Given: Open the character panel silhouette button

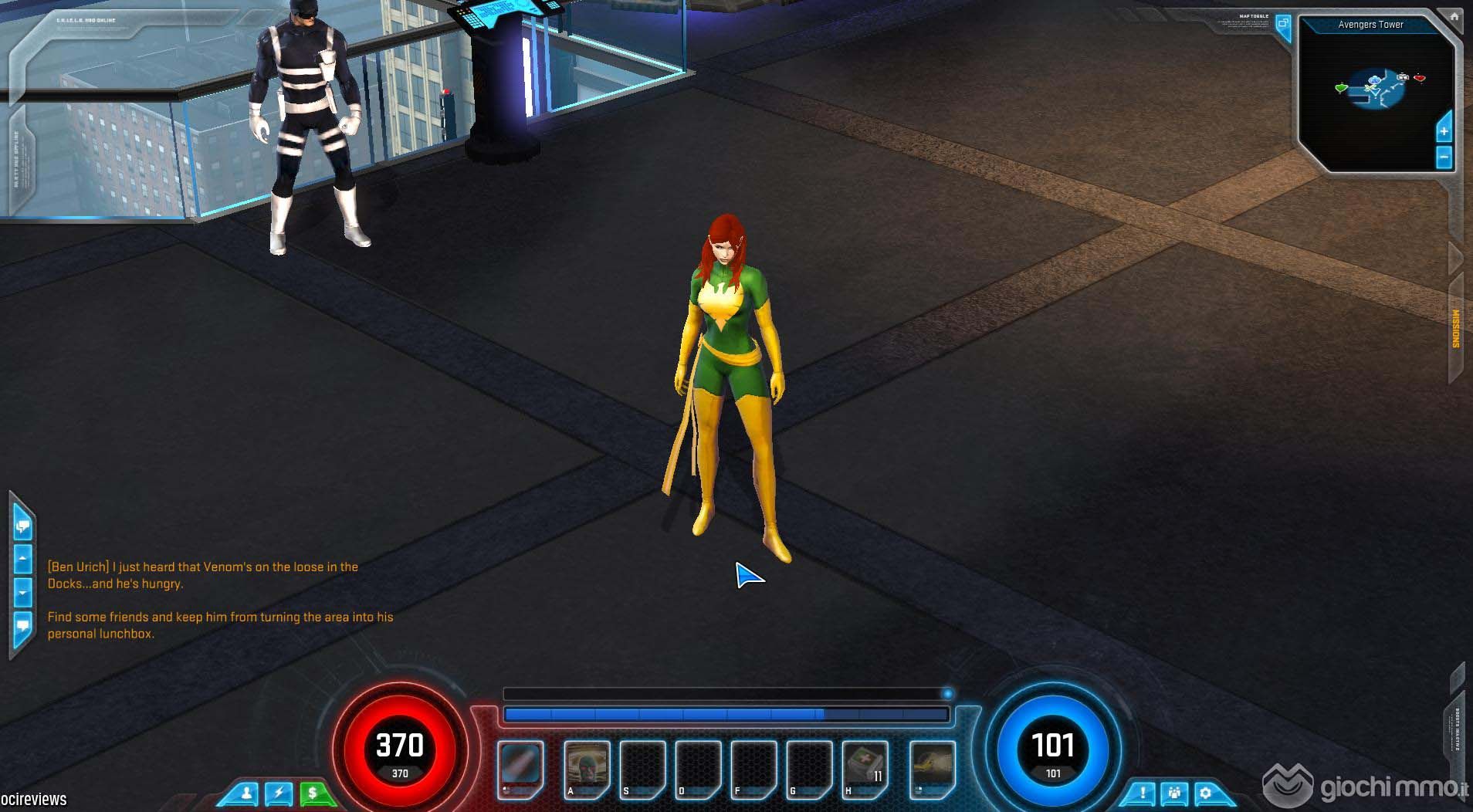Looking at the screenshot, I should click(246, 793).
